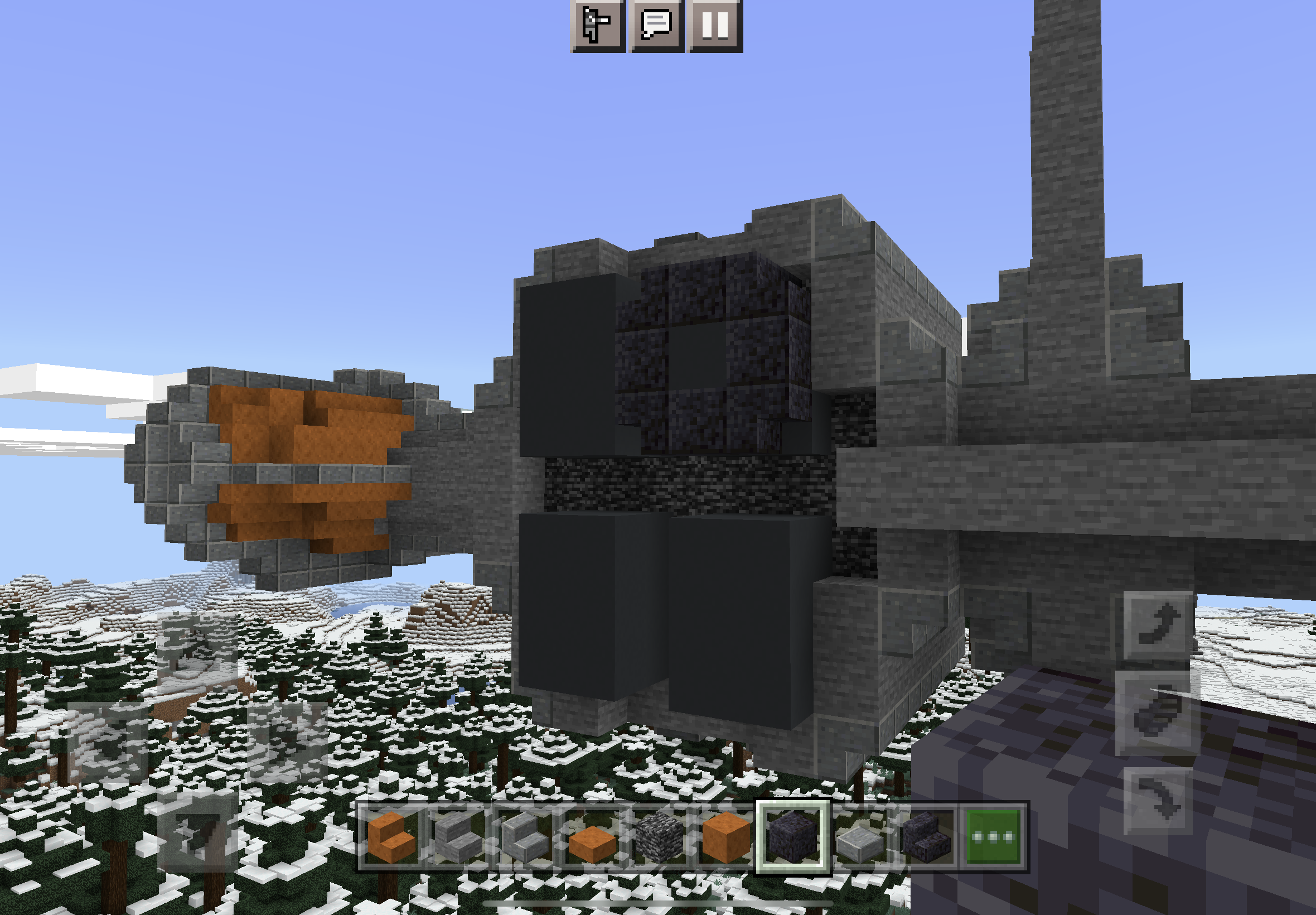Open the chat window
Viewport: 1316px width, 915px height.
[656, 25]
